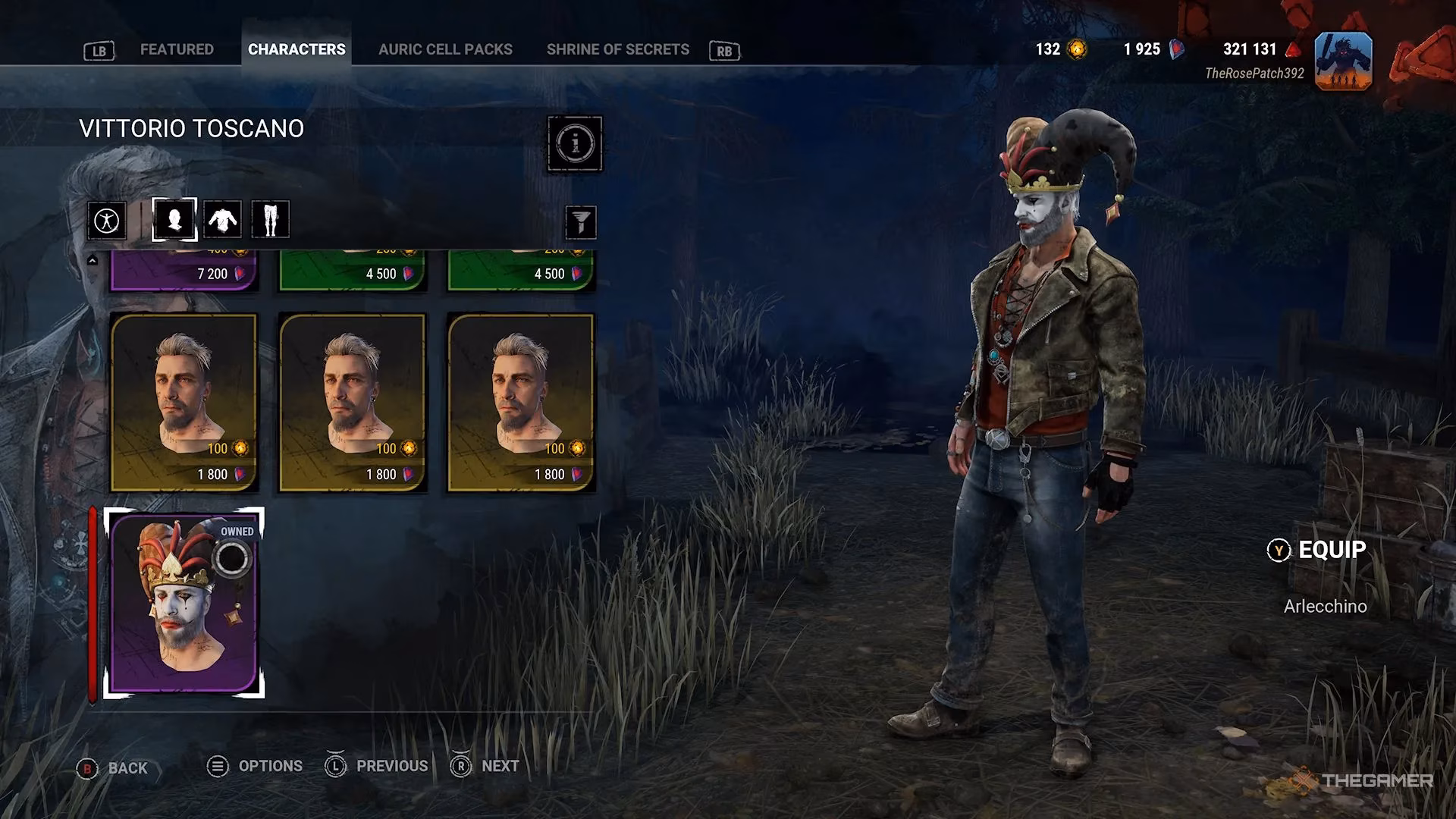Go back to the previous screen
Viewport: 1456px width, 819px height.
coord(113,768)
